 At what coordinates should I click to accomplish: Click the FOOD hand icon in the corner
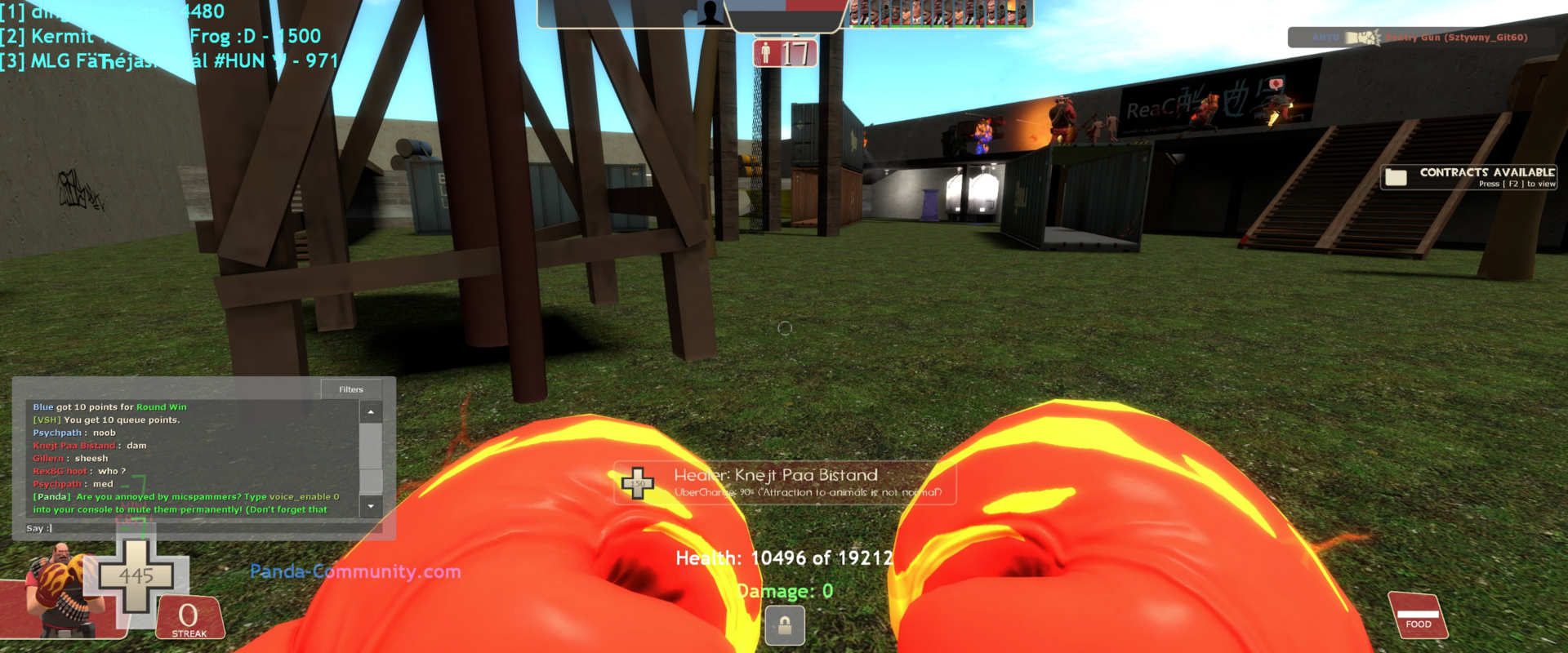point(1419,614)
